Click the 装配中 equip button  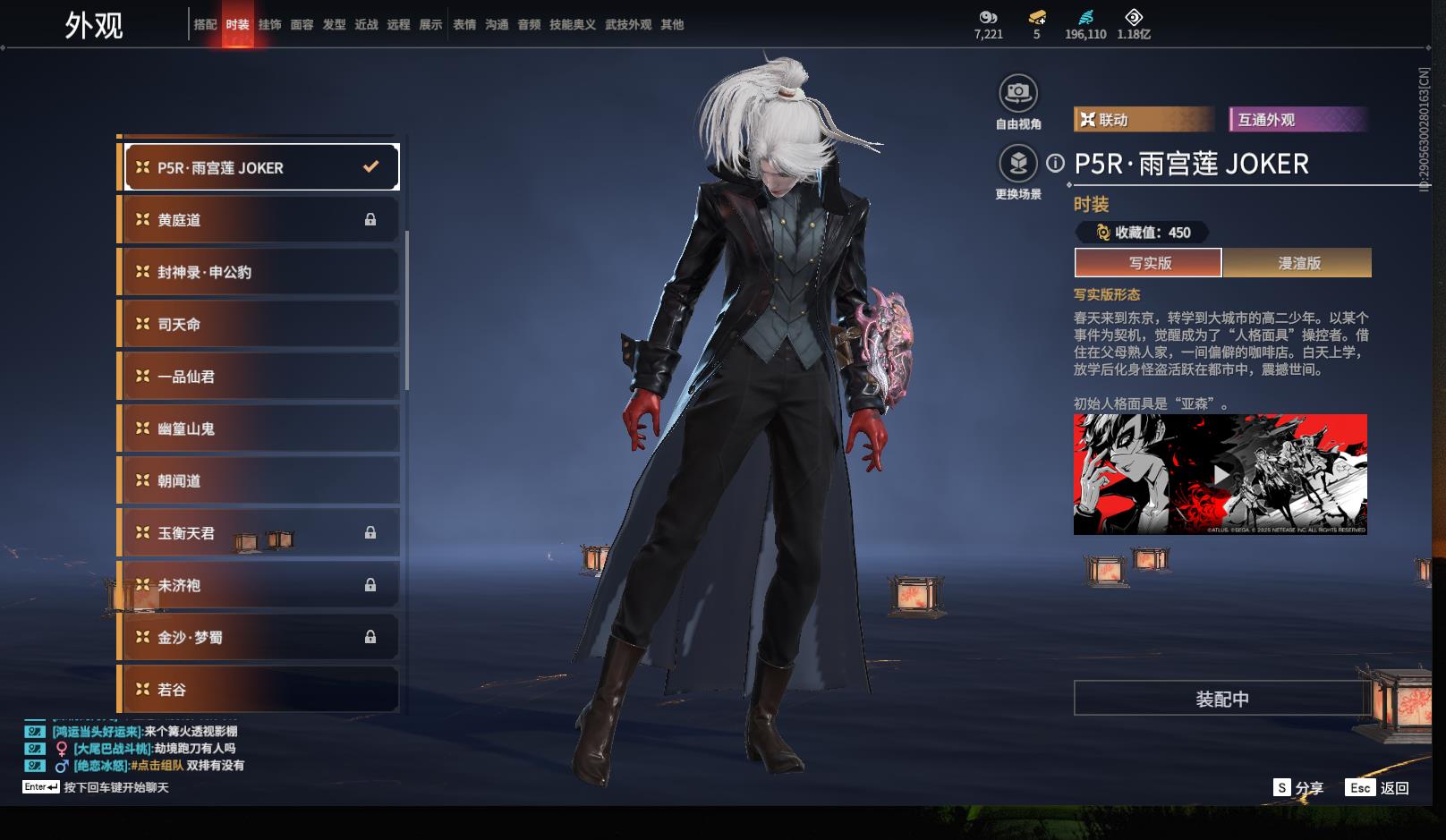coord(1221,699)
